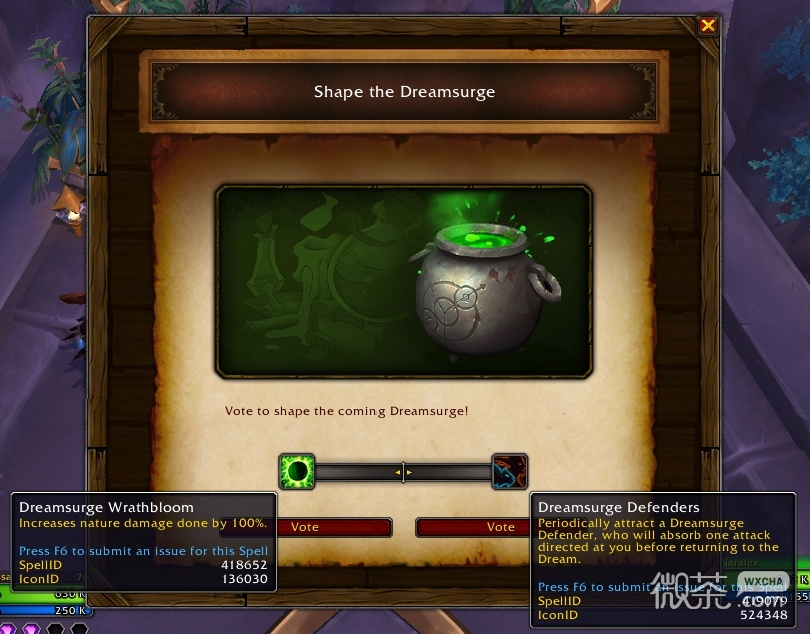Vote for the Defenders option
Screen dimensions: 810x634
coord(473,527)
